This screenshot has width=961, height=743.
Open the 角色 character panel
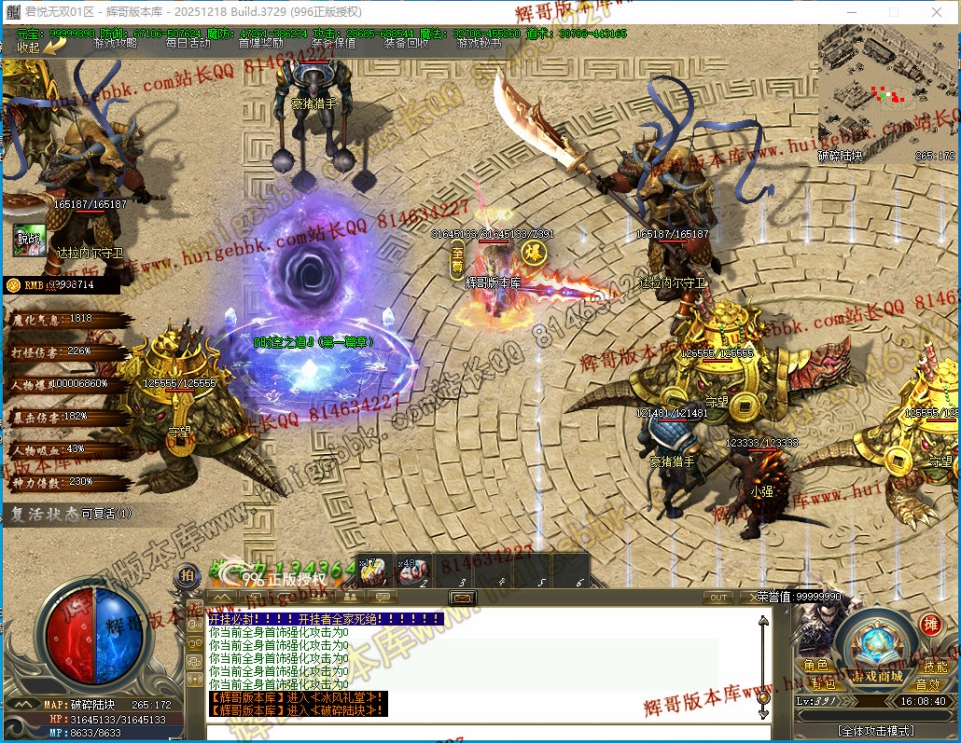pos(815,665)
